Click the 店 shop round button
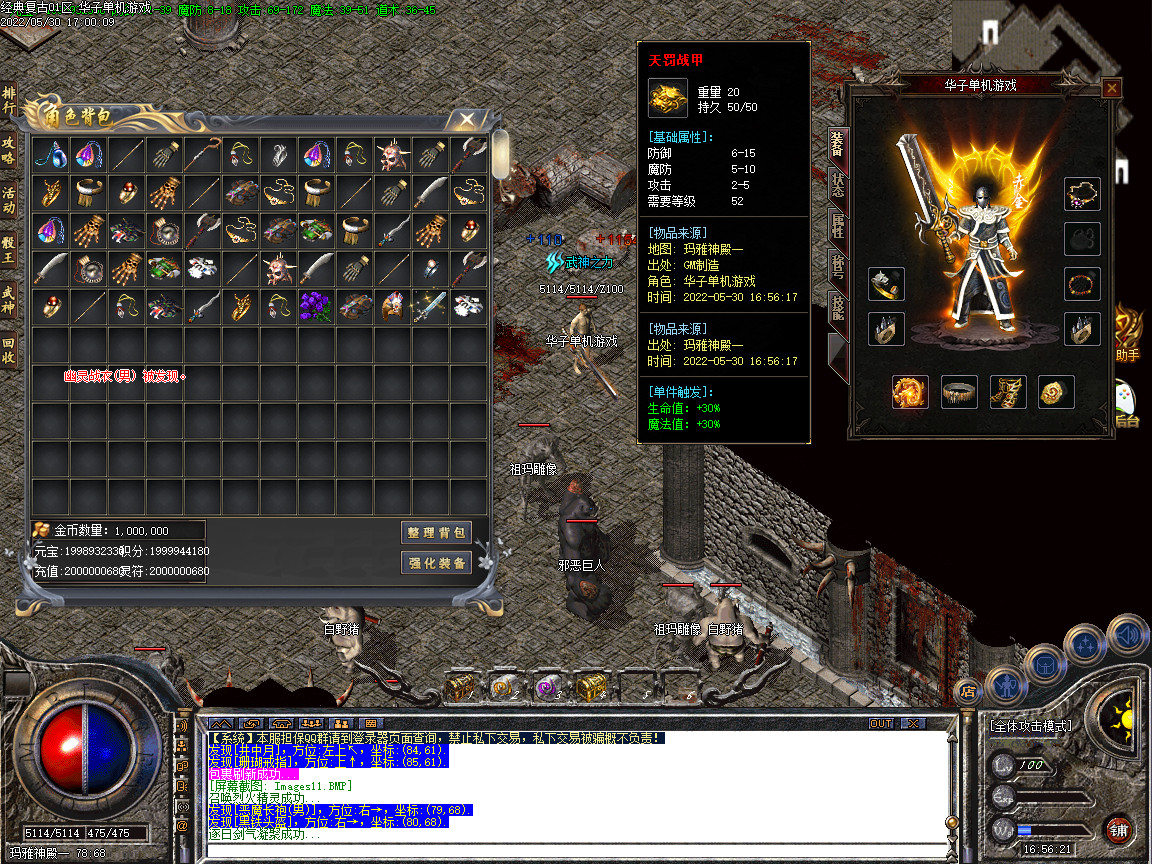The image size is (1152, 864). [967, 689]
